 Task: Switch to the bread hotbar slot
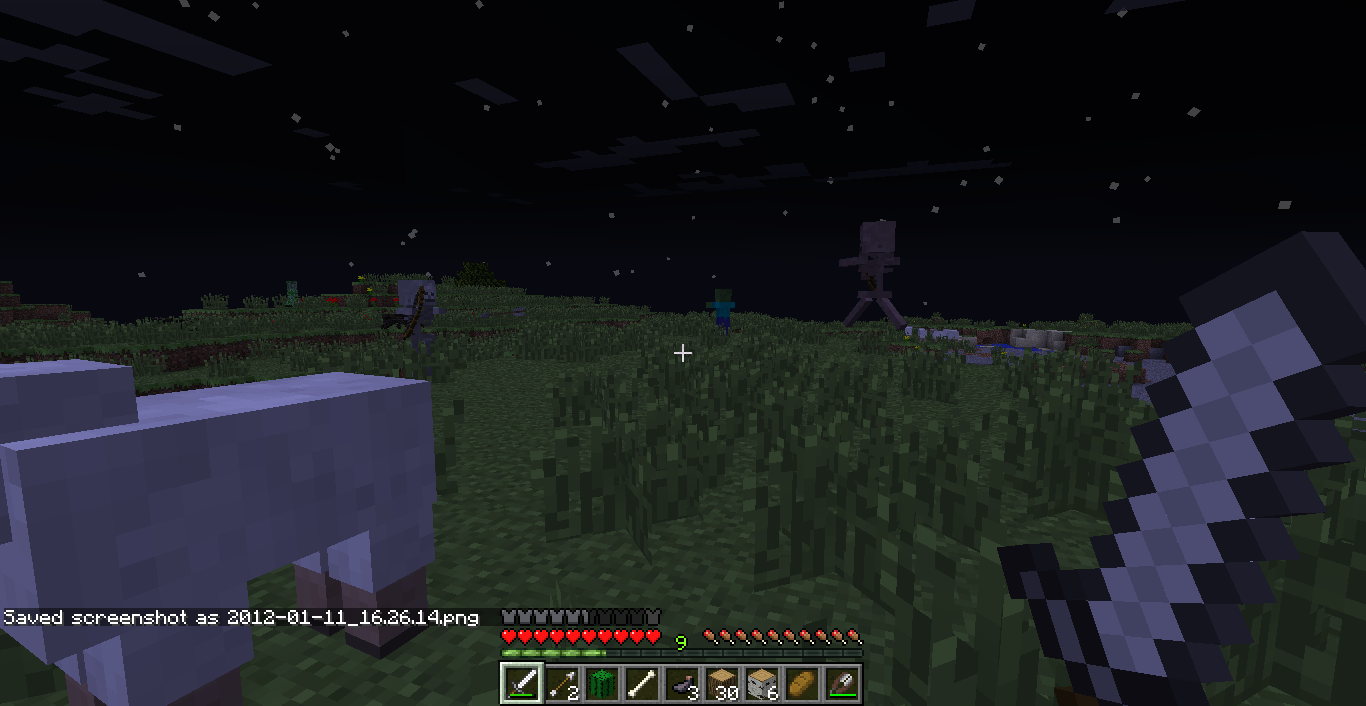tap(802, 684)
